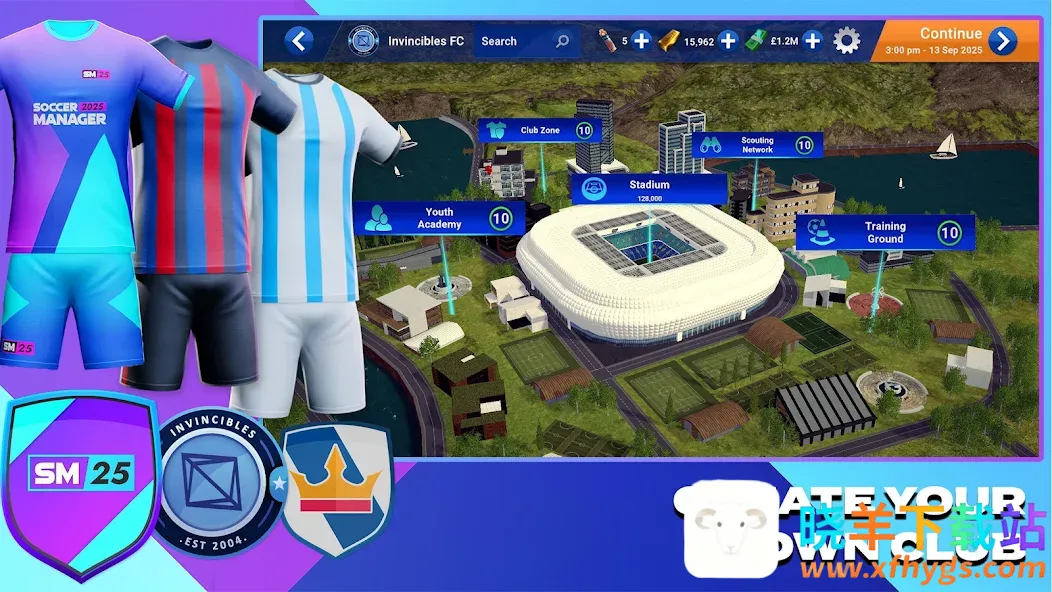The width and height of the screenshot is (1052, 592).
Task: Enter the Stadium facility
Action: (649, 188)
